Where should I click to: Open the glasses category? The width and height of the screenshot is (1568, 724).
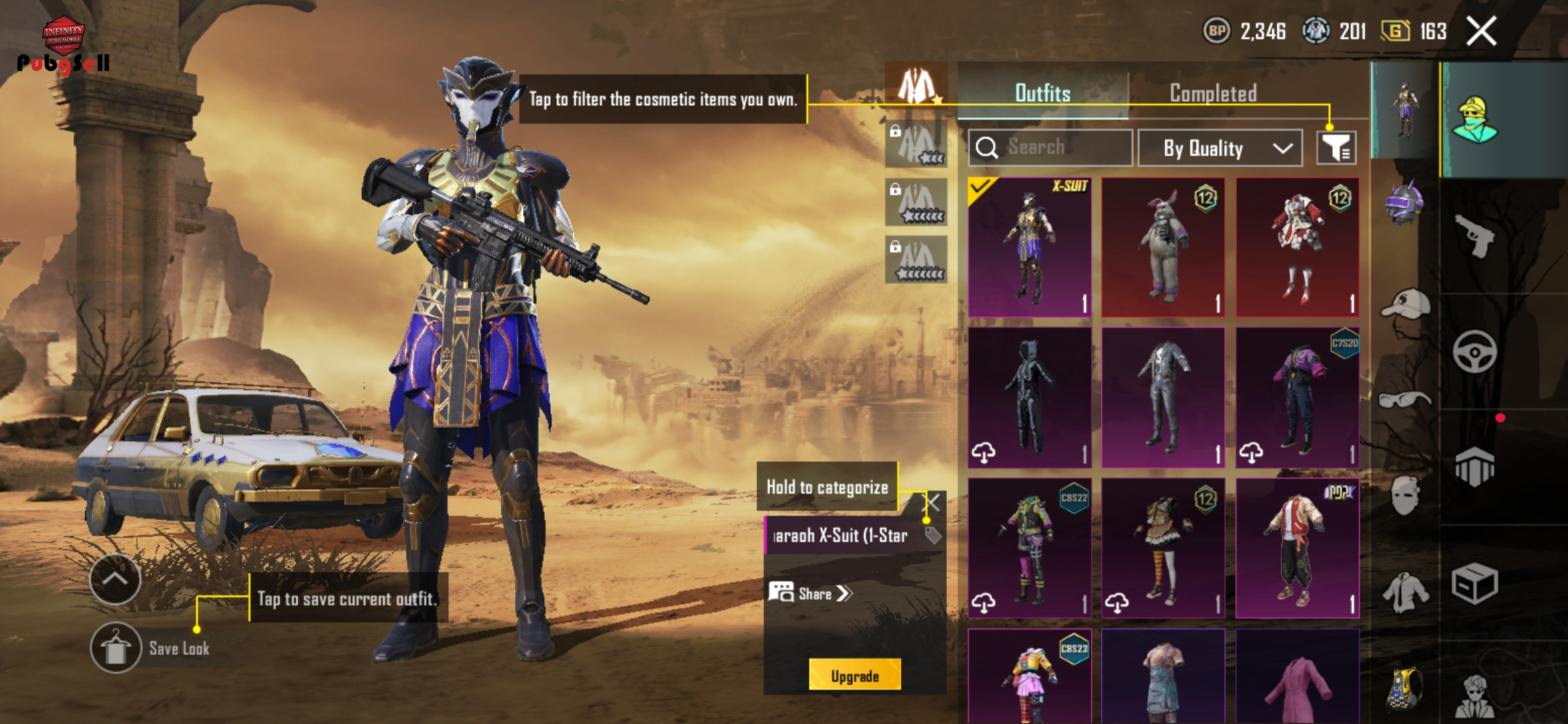tap(1404, 400)
